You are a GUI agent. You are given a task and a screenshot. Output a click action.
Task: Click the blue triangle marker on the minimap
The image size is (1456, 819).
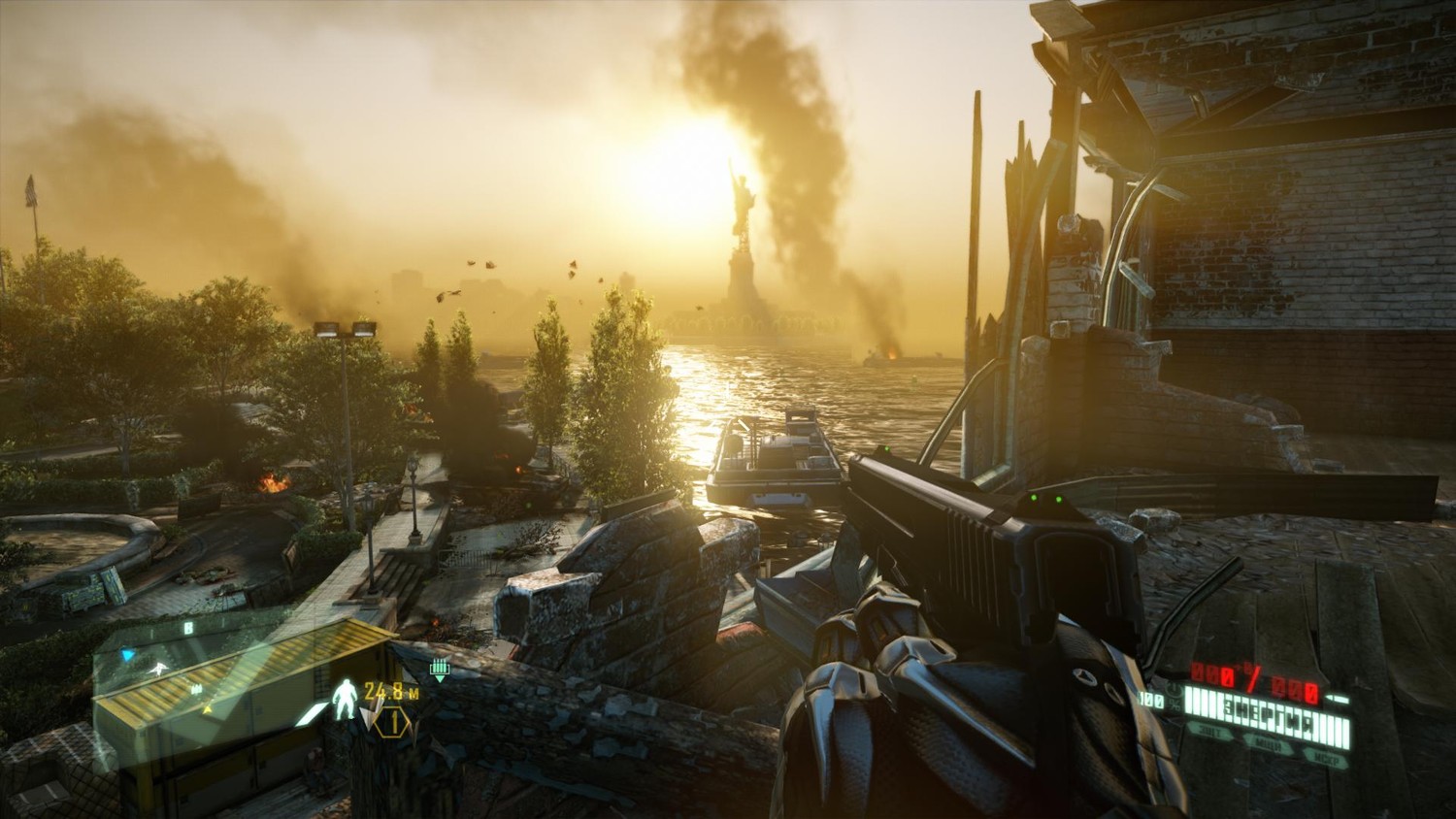pos(127,656)
